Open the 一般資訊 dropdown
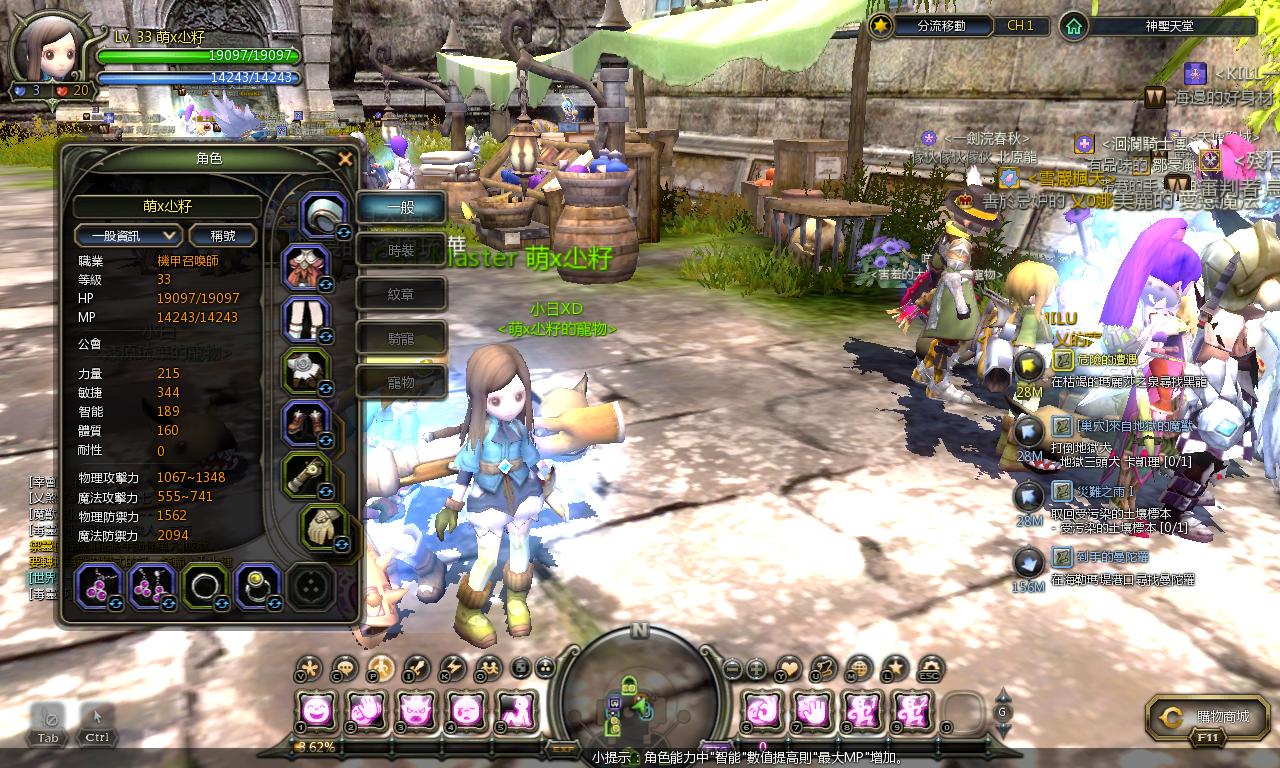The height and width of the screenshot is (768, 1280). pos(128,235)
